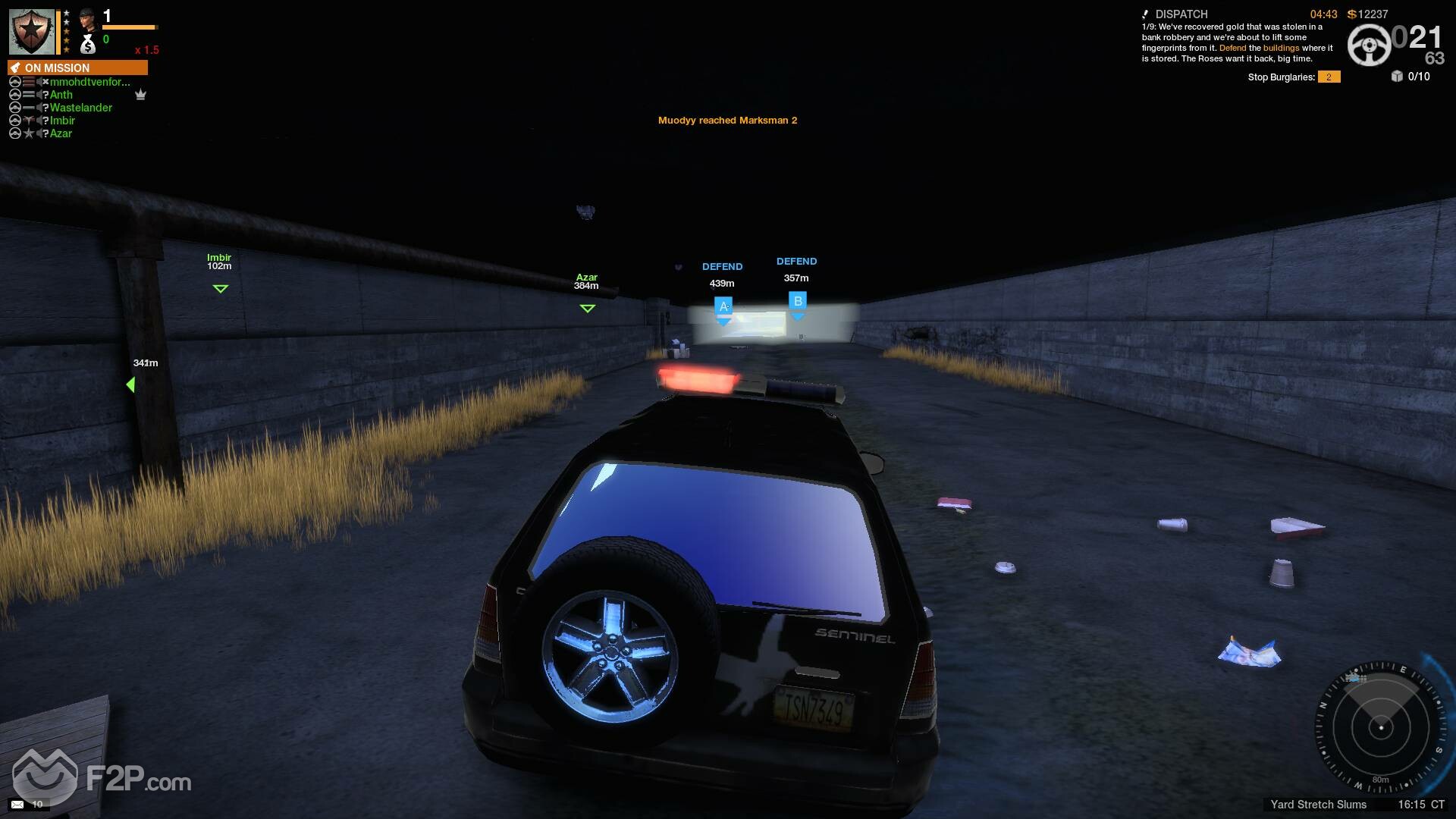The image size is (1456, 819).
Task: Click the money bag cash icon
Action: (x=88, y=44)
